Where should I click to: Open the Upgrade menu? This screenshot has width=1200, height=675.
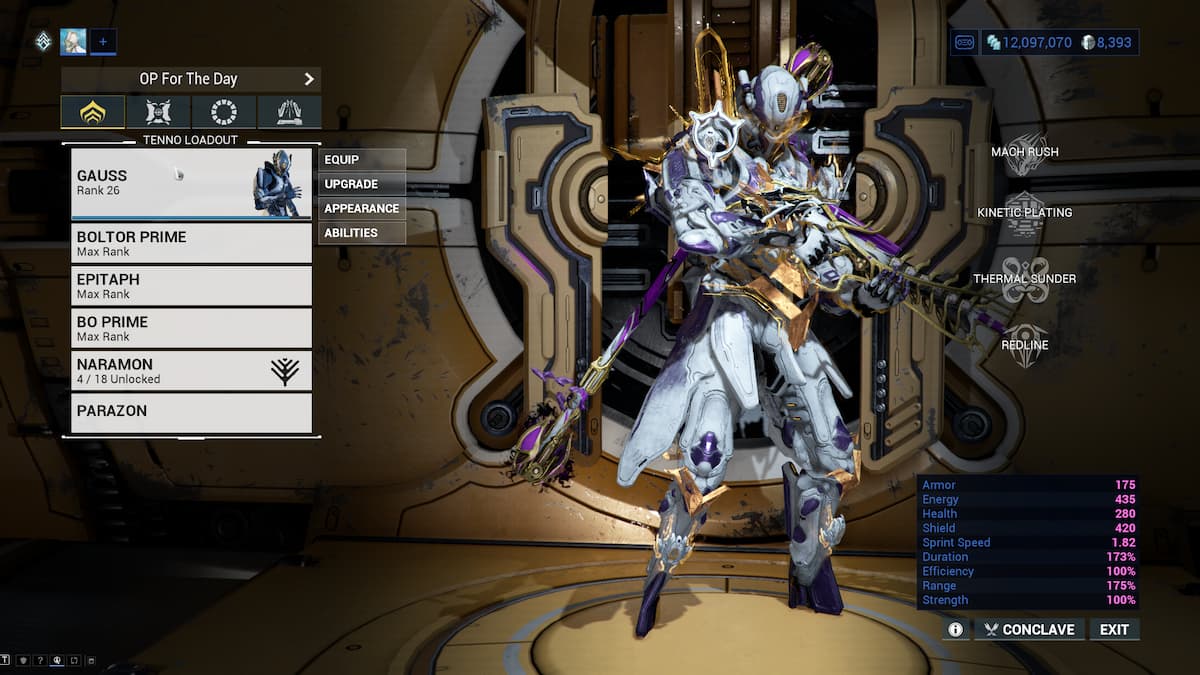point(362,184)
